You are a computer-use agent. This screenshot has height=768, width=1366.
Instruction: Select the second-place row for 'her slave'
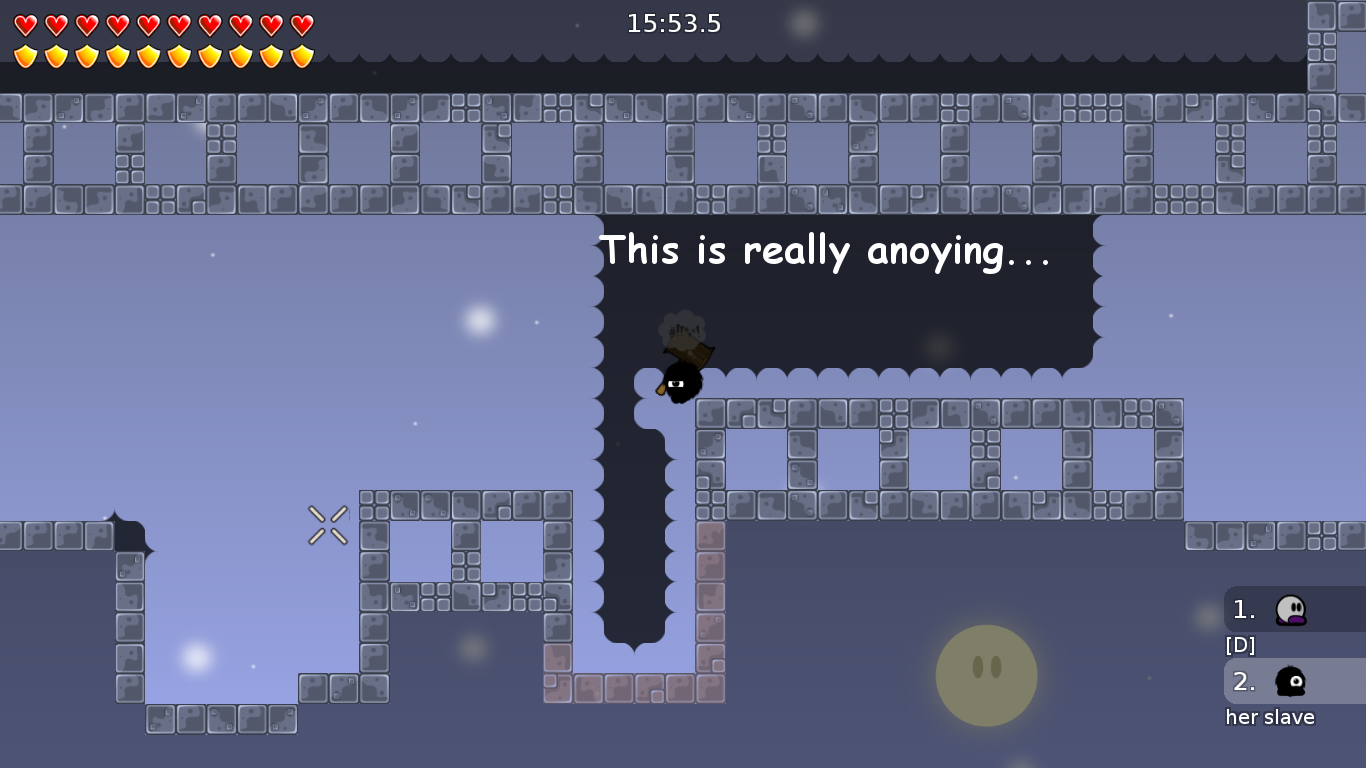click(x=1293, y=681)
